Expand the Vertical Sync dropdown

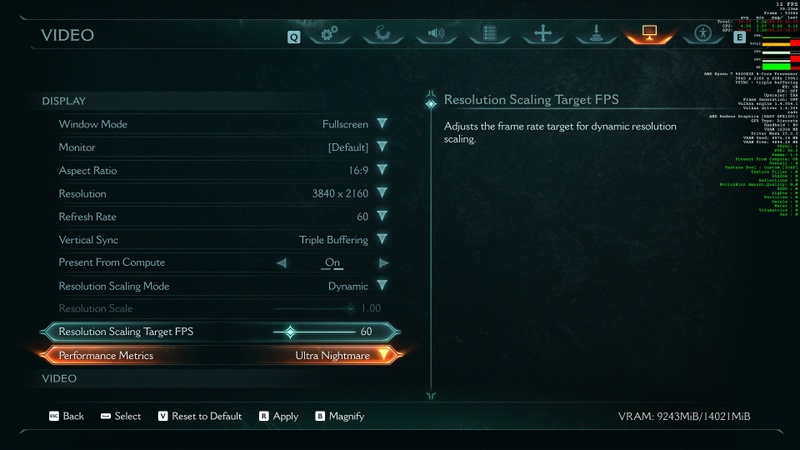point(382,240)
